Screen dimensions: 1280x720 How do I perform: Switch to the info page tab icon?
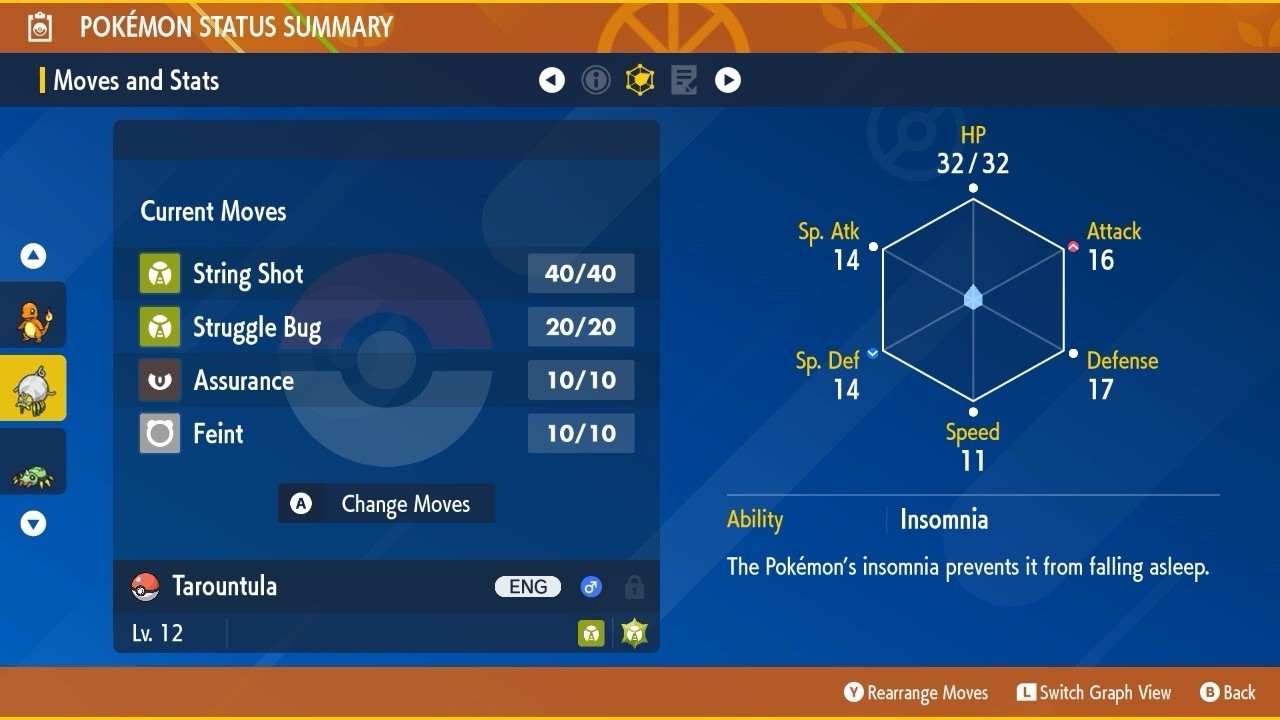[596, 80]
